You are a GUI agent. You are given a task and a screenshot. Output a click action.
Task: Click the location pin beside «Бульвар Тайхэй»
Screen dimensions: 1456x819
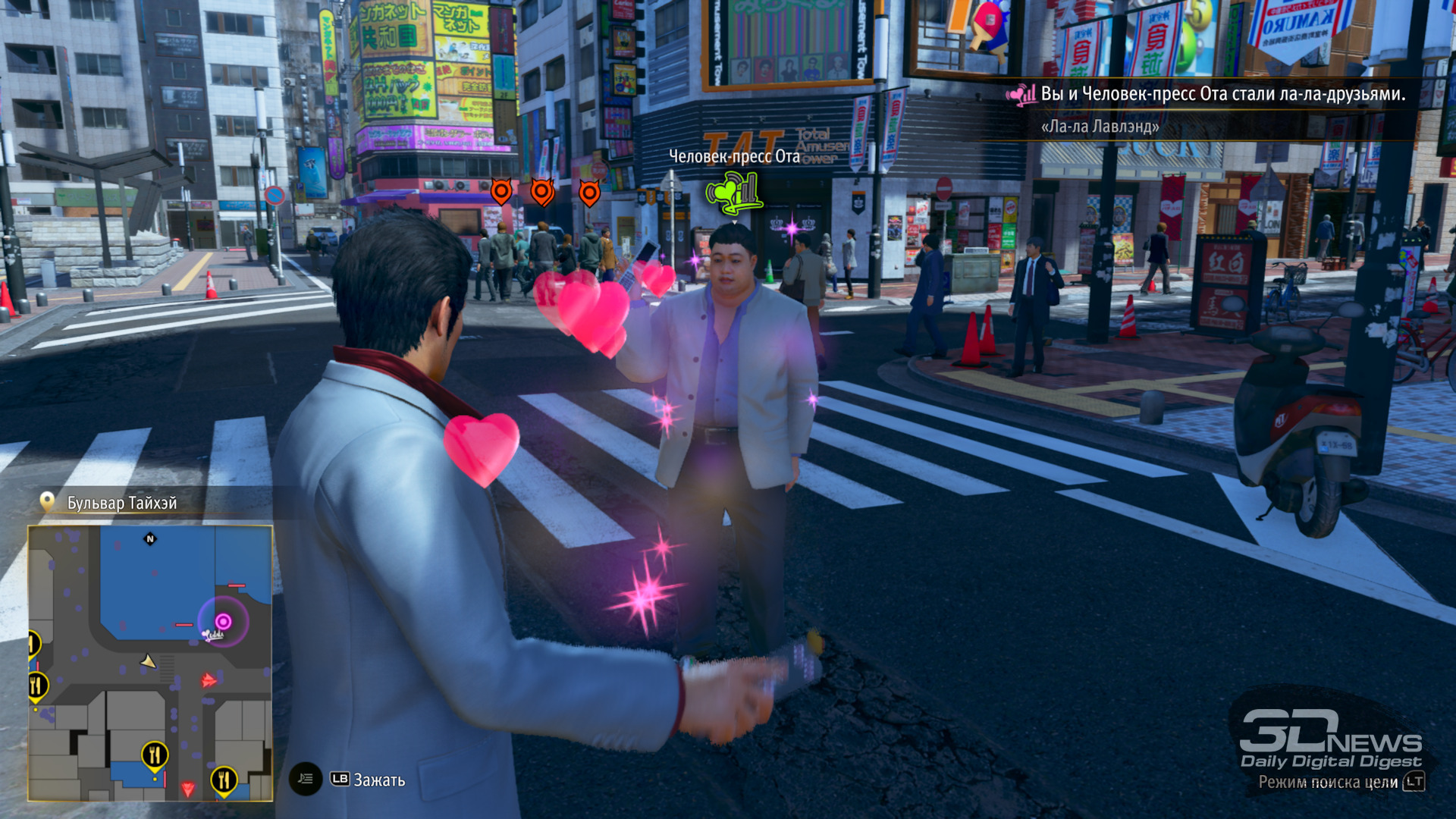click(x=47, y=502)
